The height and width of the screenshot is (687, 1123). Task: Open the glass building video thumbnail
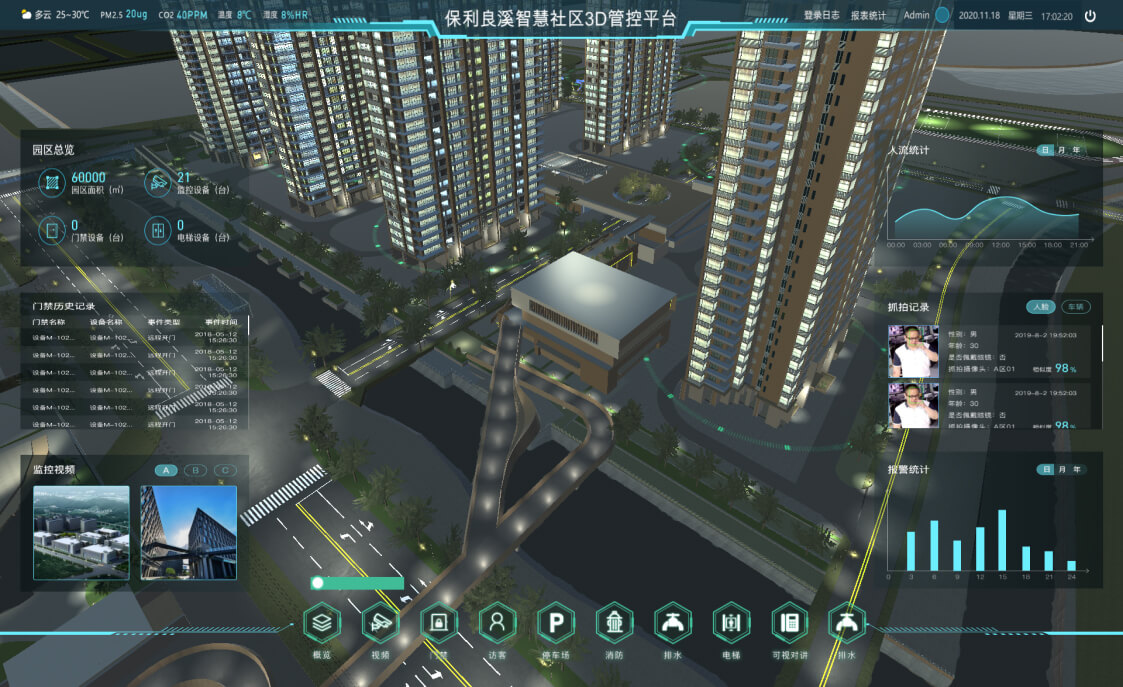[188, 532]
